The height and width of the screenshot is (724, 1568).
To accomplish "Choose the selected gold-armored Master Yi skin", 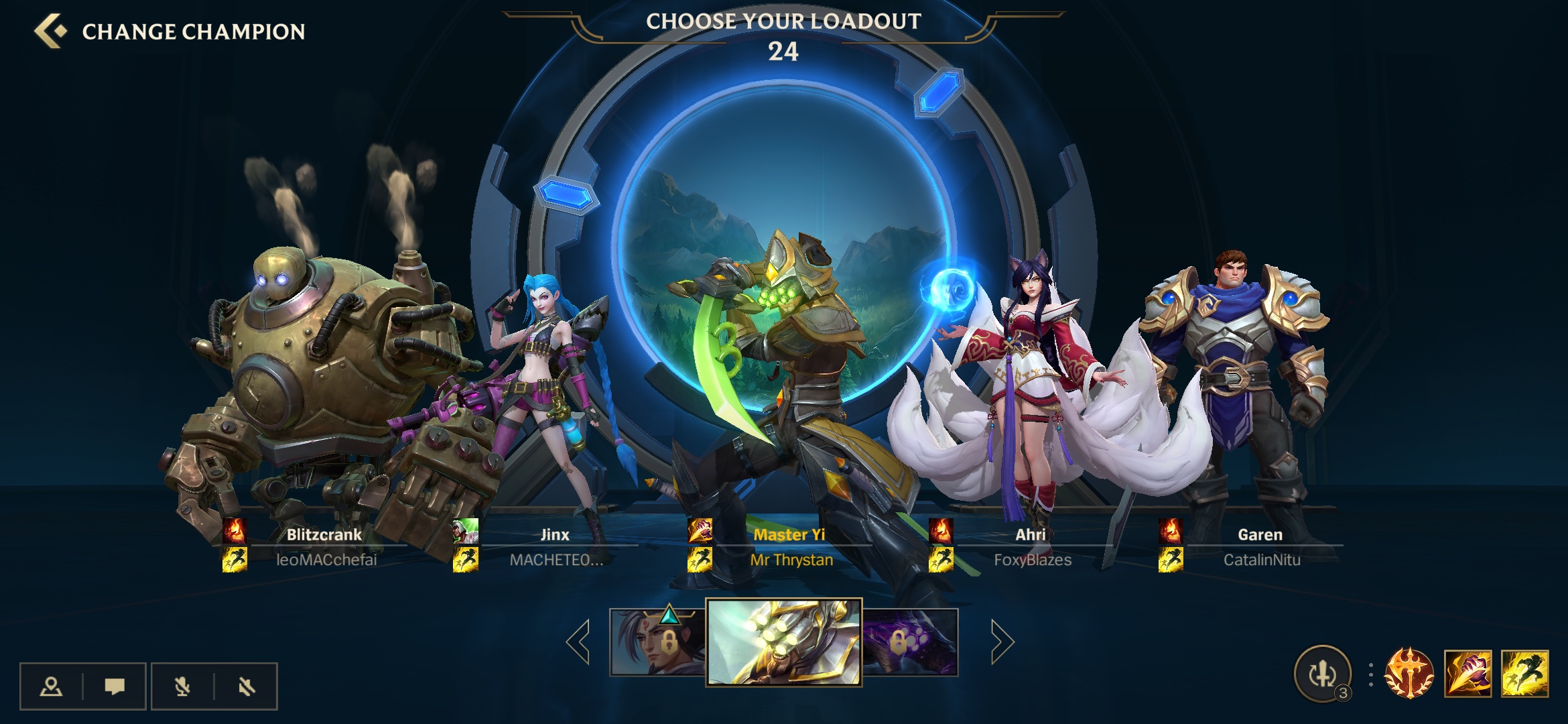I will [x=783, y=642].
